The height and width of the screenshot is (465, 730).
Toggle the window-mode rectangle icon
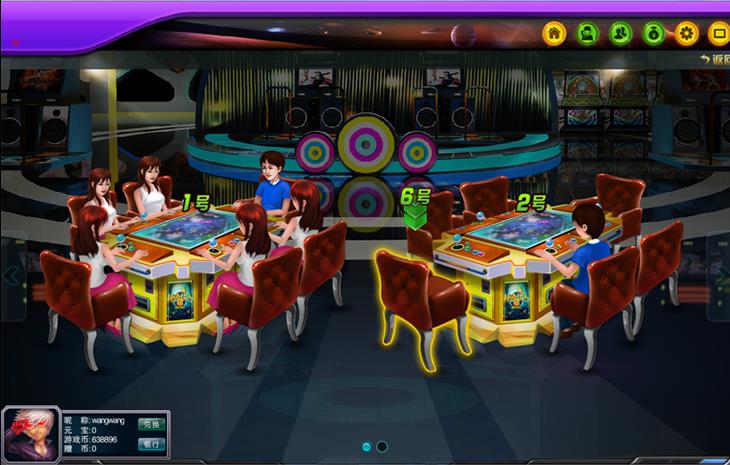point(718,33)
